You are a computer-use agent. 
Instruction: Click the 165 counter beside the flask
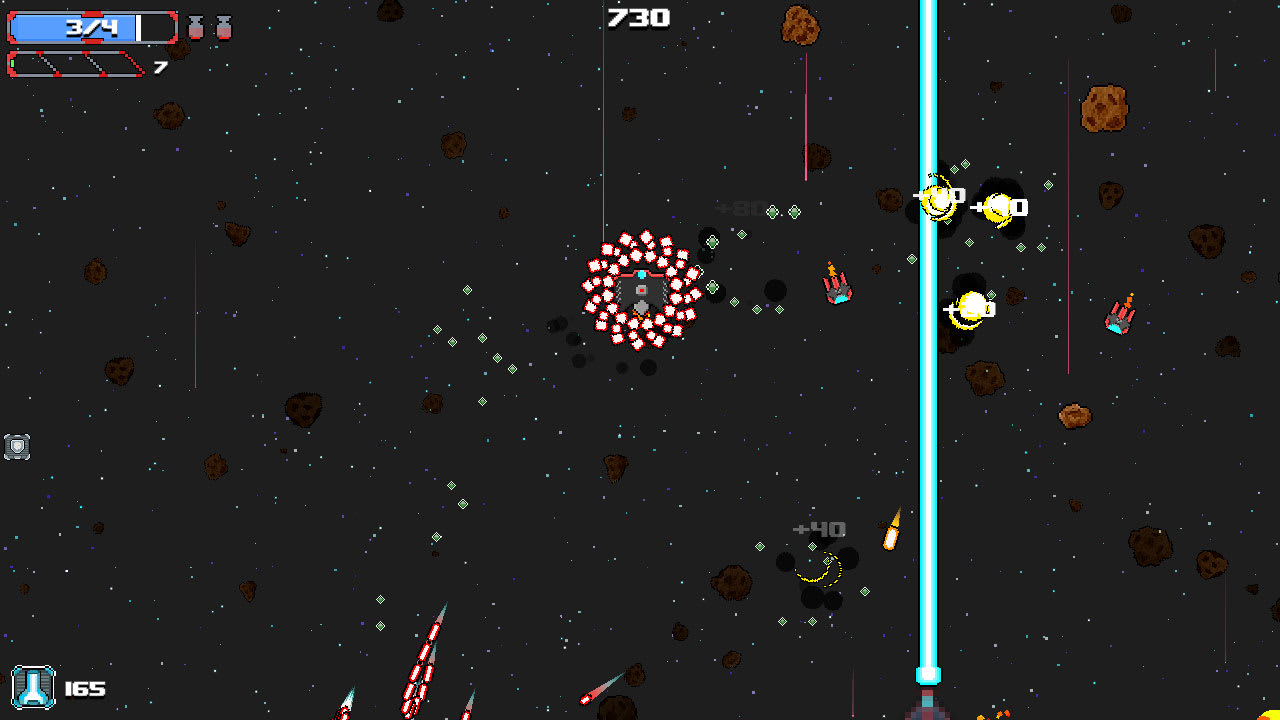pyautogui.click(x=85, y=688)
